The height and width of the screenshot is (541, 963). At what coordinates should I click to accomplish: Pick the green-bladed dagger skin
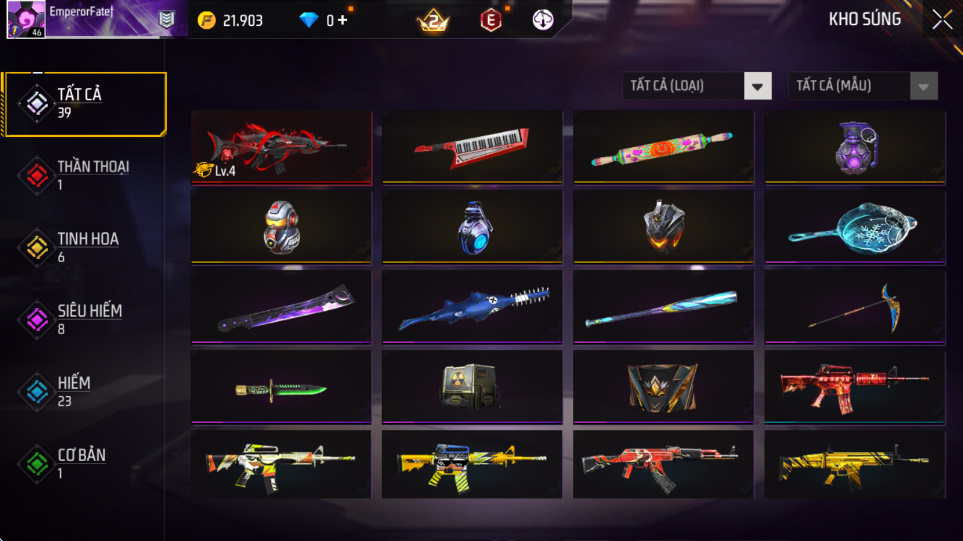pyautogui.click(x=281, y=387)
